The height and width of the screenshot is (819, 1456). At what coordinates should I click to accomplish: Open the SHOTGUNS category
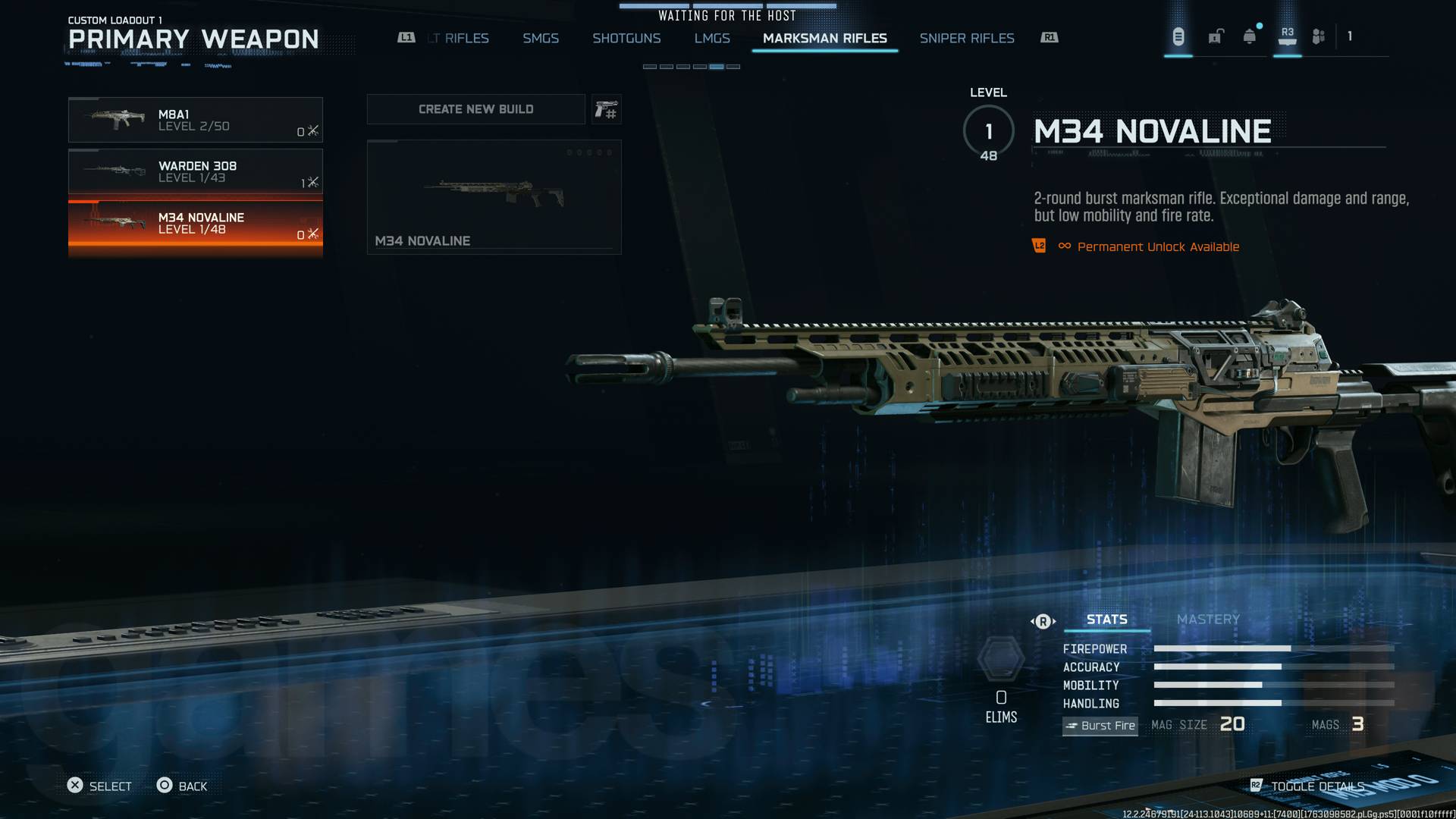[x=626, y=38]
